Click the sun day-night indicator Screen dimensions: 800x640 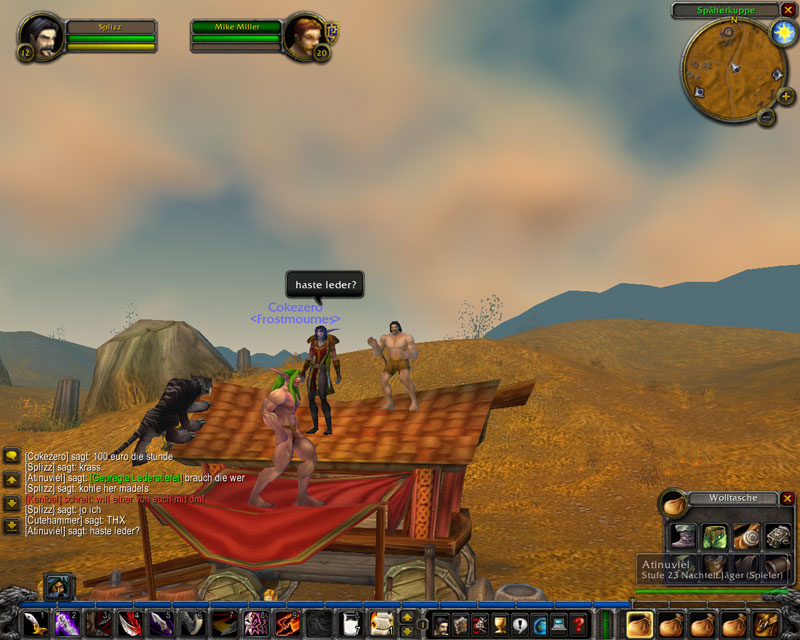tap(782, 33)
